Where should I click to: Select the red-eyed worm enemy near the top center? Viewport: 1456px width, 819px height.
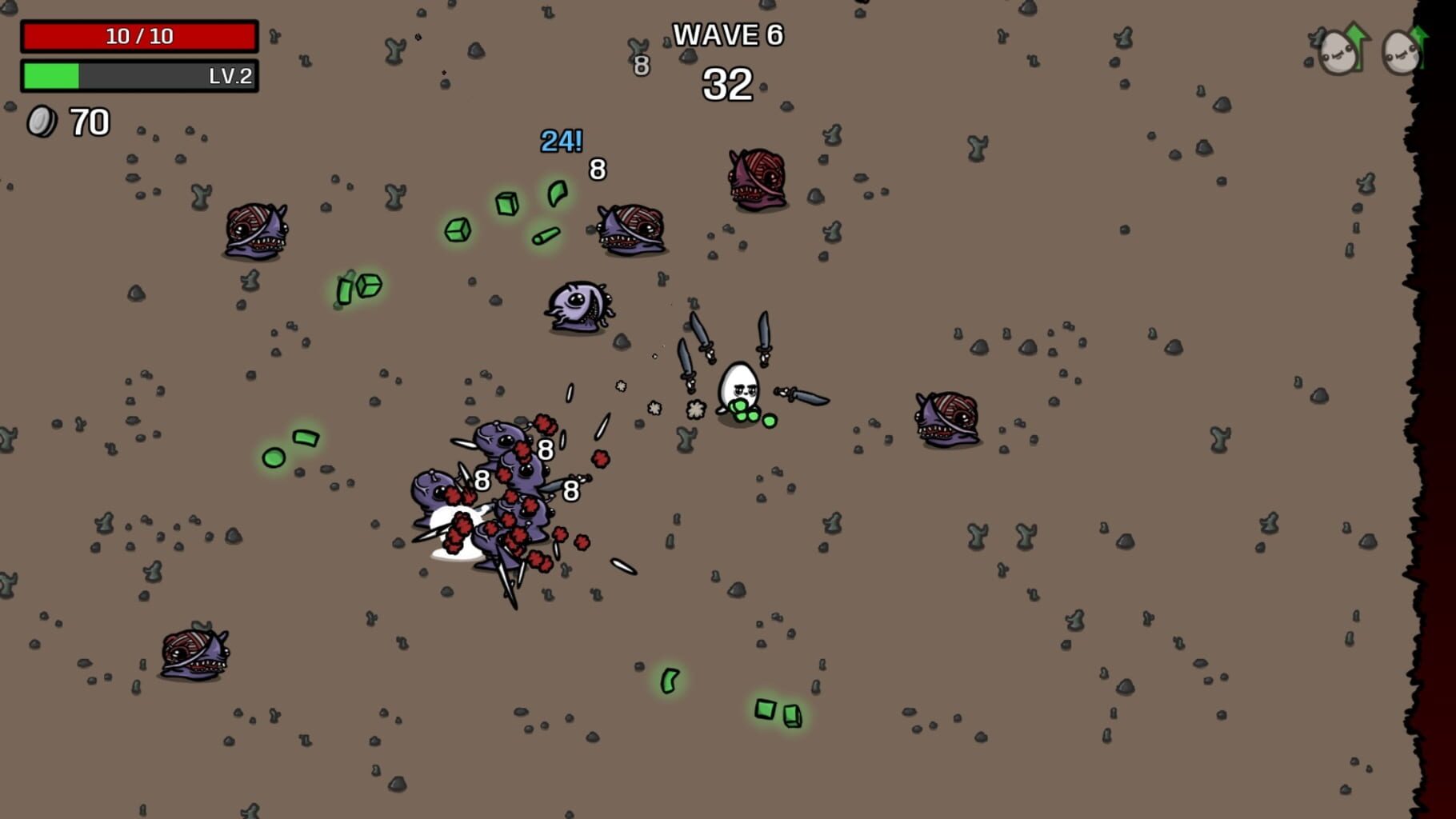click(x=755, y=178)
